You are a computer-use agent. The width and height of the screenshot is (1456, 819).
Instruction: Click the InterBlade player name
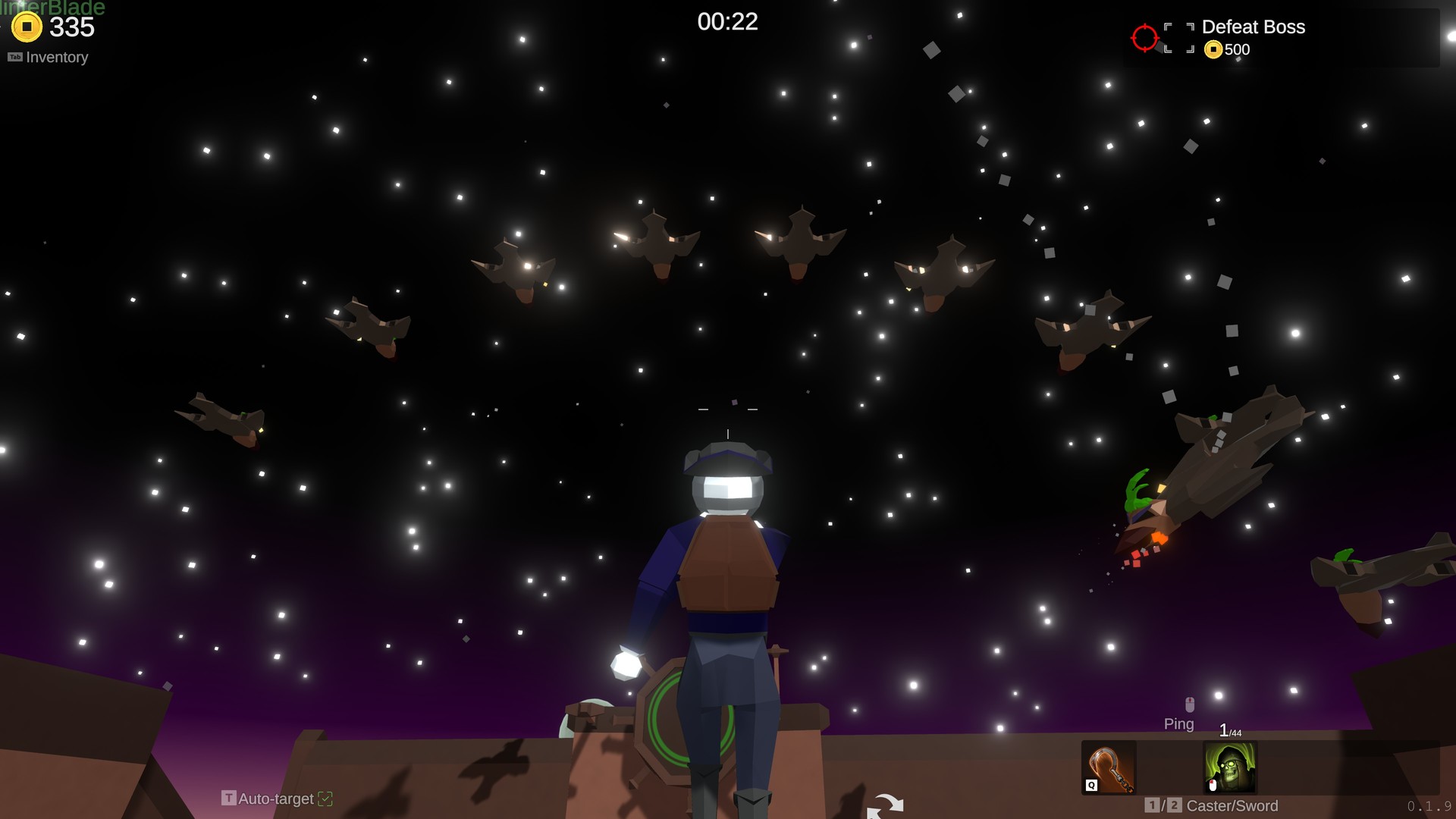[53, 9]
